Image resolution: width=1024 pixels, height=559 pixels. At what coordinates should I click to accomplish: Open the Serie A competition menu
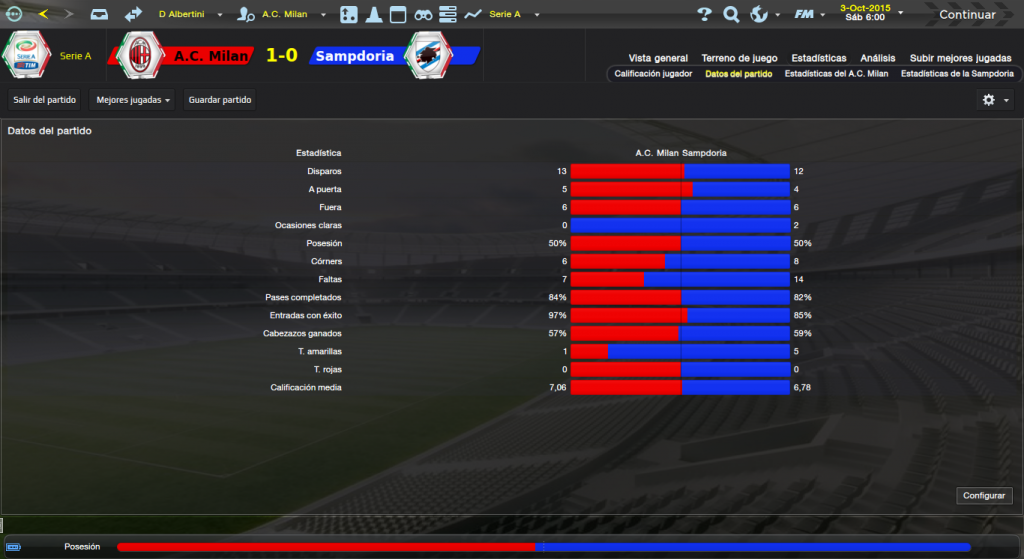coord(505,15)
